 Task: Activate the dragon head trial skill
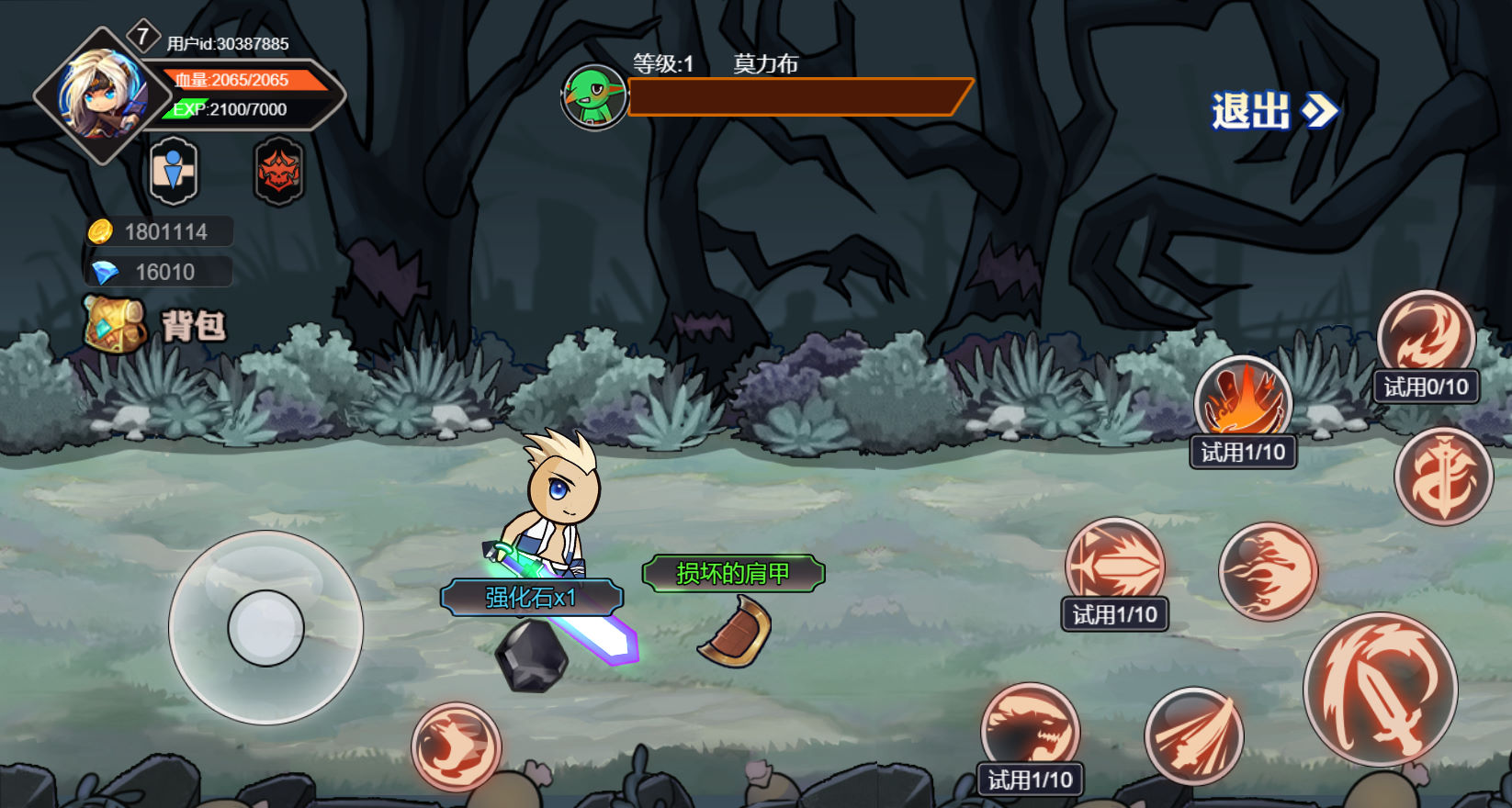(x=1030, y=730)
